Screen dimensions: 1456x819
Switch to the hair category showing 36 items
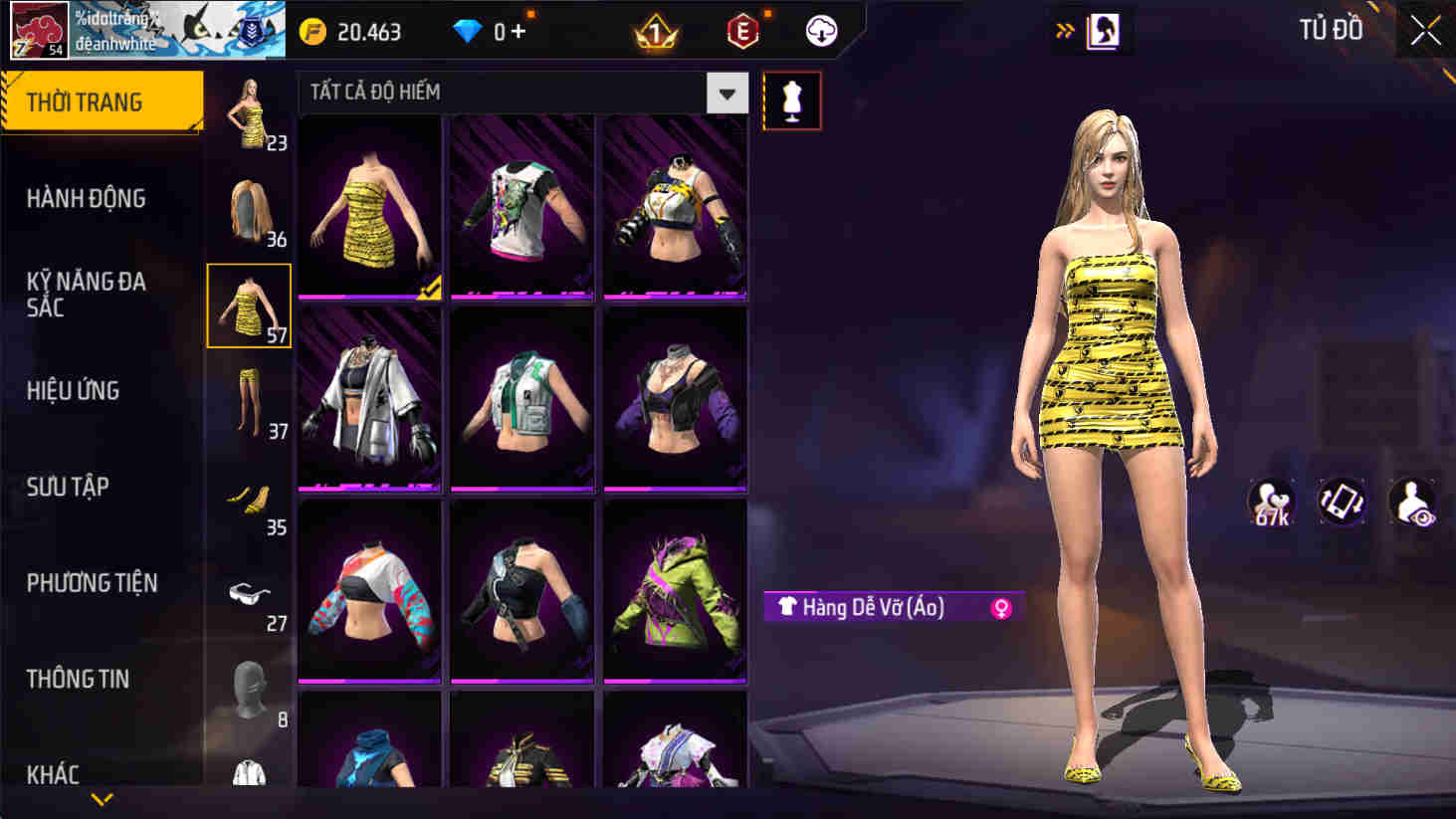pyautogui.click(x=248, y=209)
